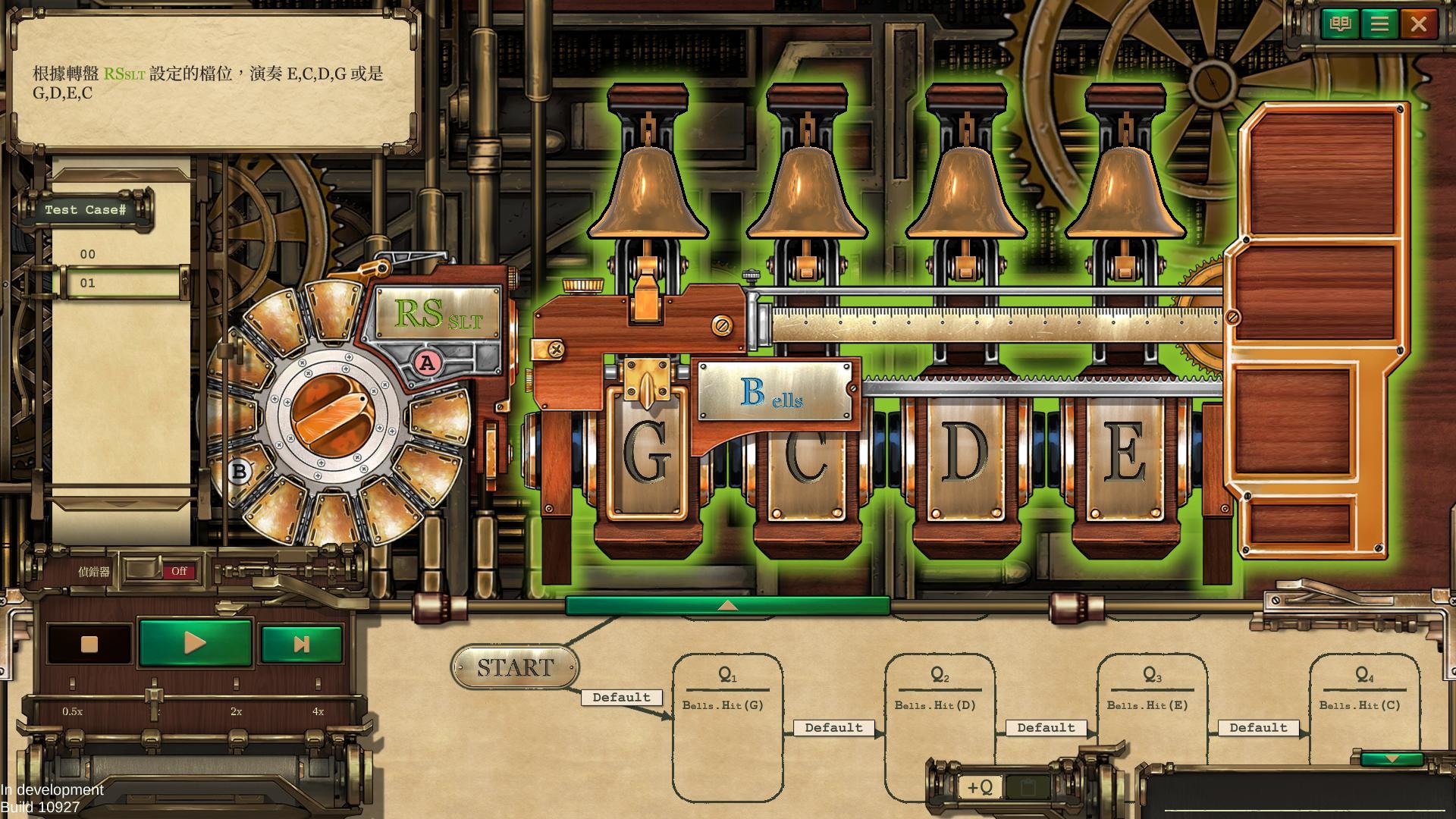Select test case 00
Viewport: 1456px width, 819px height.
click(x=89, y=254)
